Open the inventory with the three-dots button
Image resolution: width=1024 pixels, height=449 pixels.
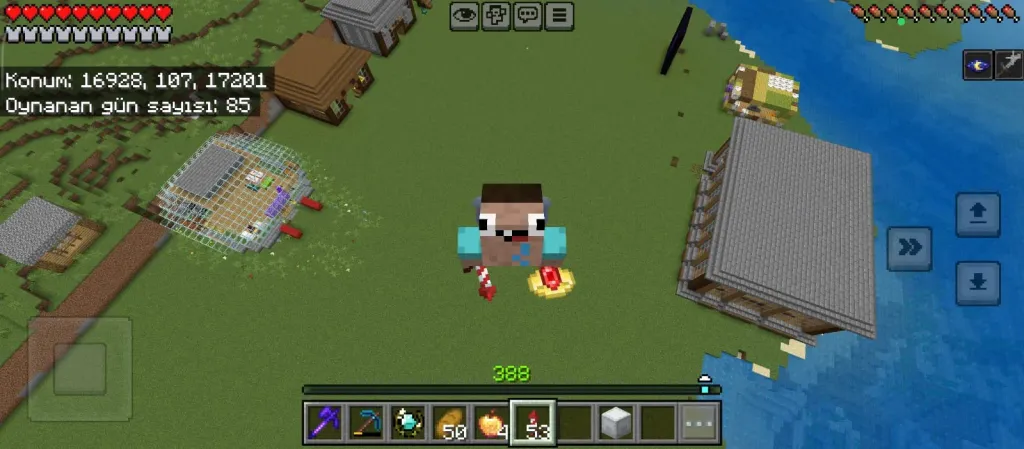click(700, 423)
